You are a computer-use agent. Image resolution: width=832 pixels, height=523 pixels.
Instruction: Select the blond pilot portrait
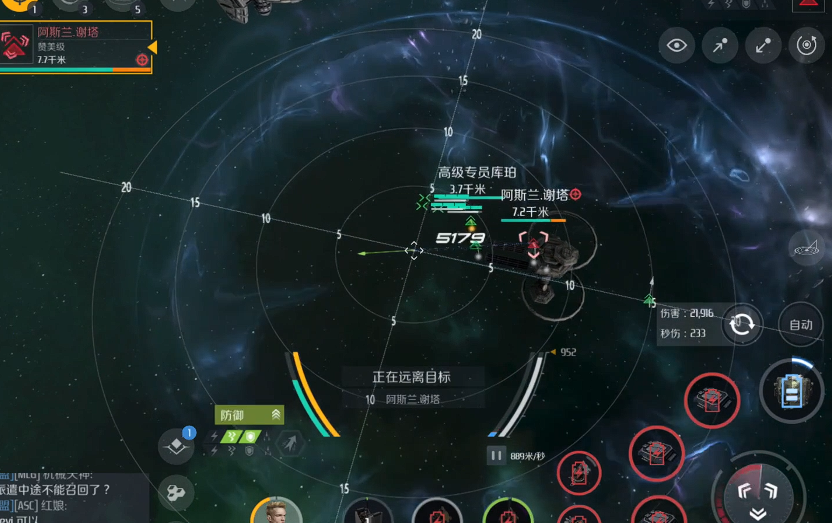(x=277, y=511)
